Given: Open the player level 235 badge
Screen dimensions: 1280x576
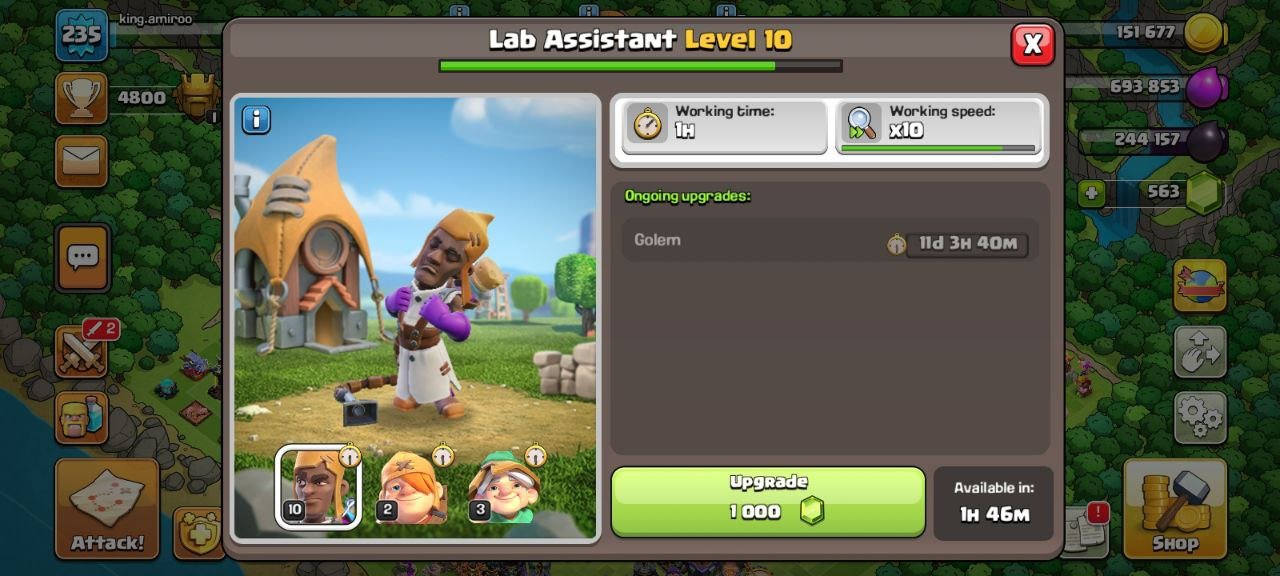Looking at the screenshot, I should [x=81, y=36].
